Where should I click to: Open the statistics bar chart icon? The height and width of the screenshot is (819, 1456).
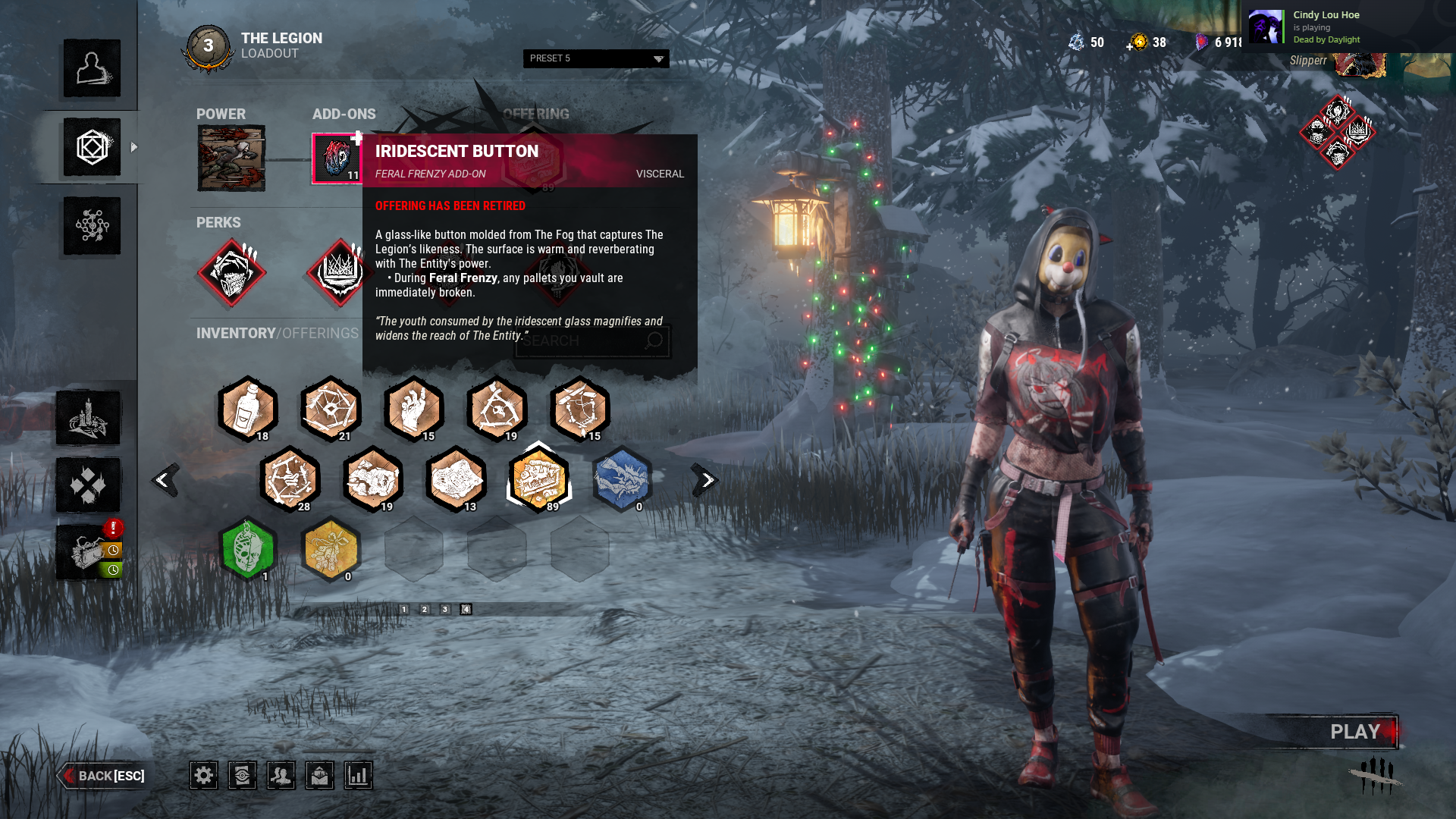(x=358, y=775)
